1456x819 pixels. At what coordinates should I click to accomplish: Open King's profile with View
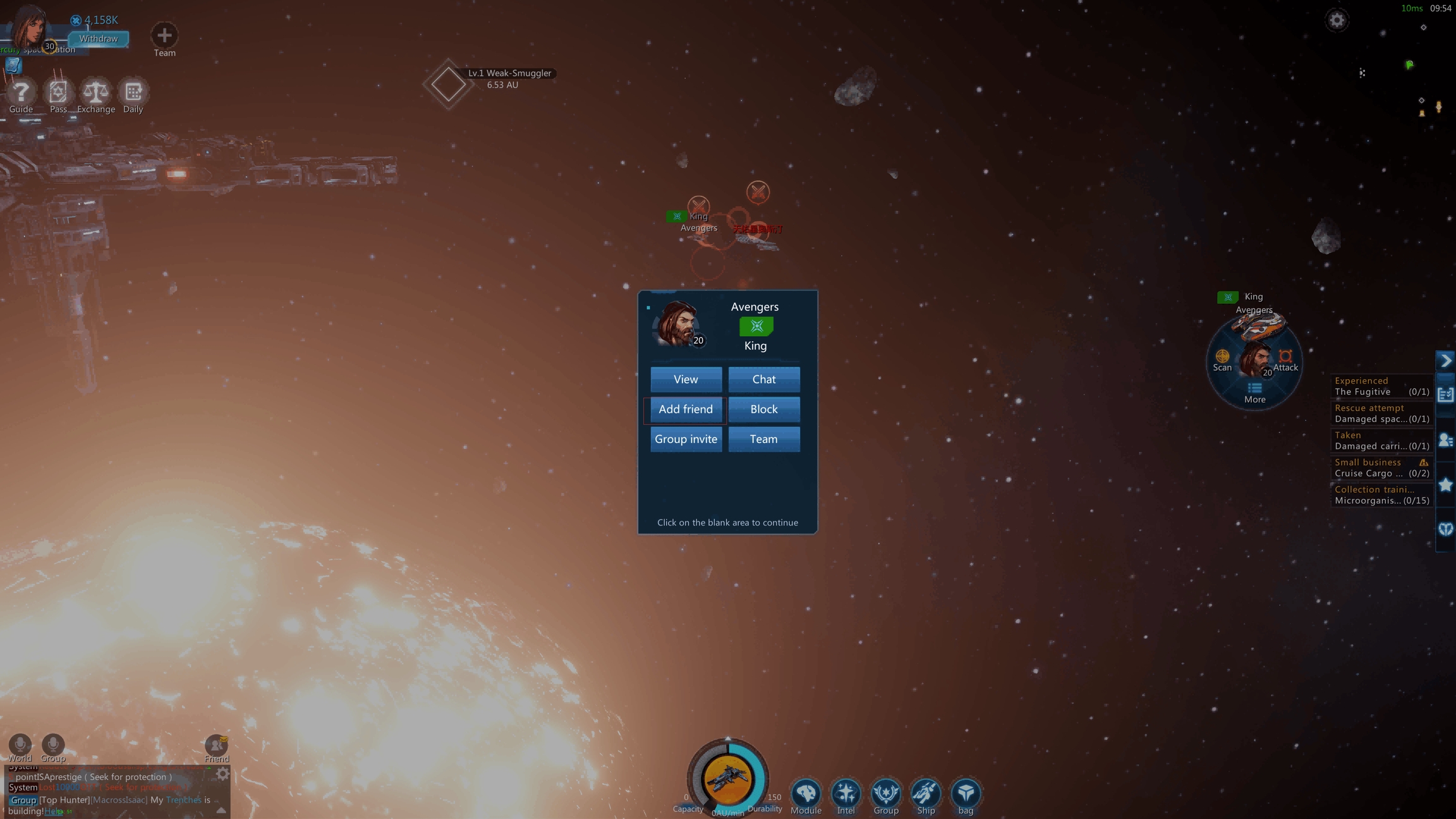click(686, 379)
